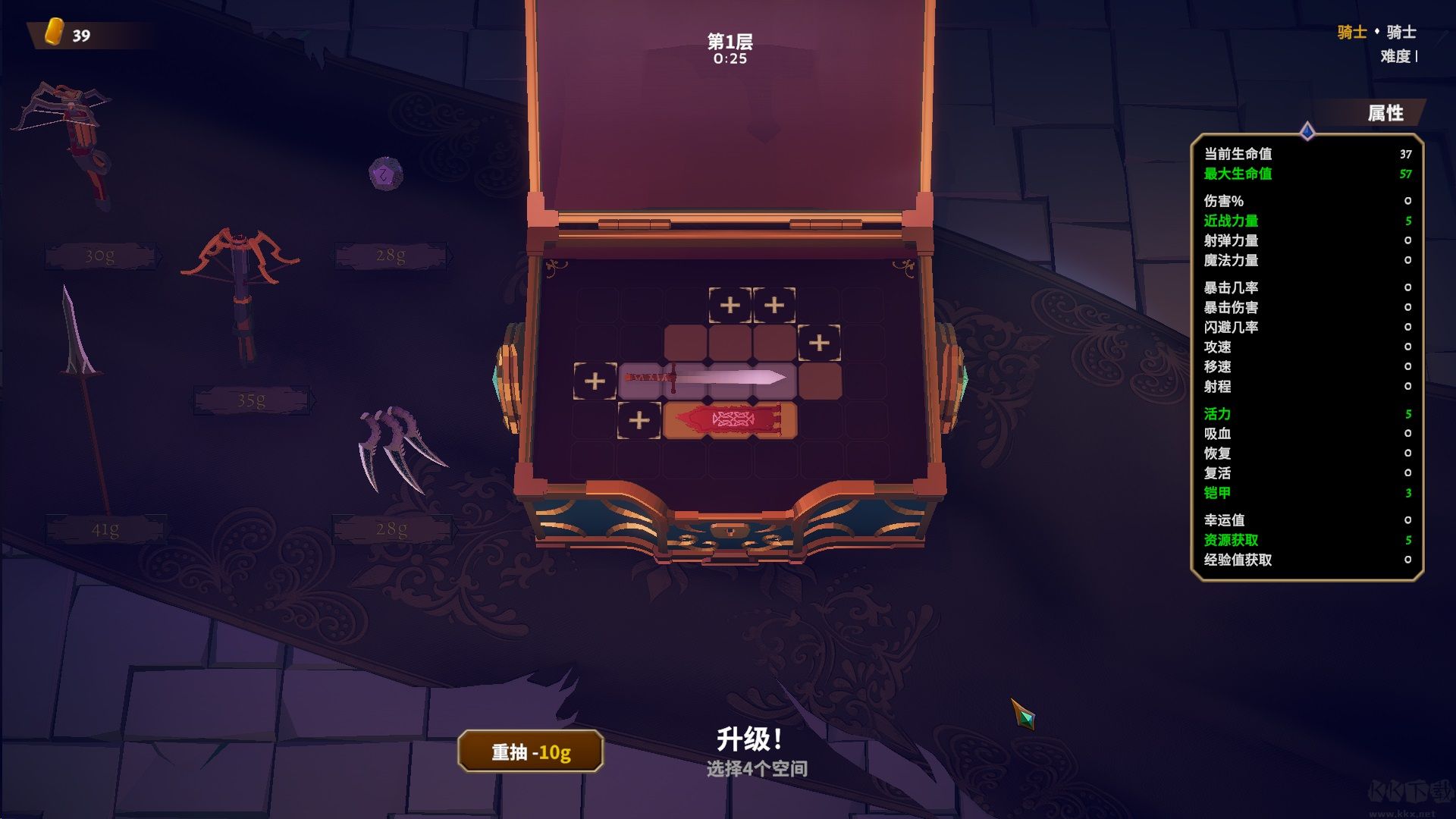Expand the plus slot left of the sword
The height and width of the screenshot is (819, 1456).
(x=596, y=381)
